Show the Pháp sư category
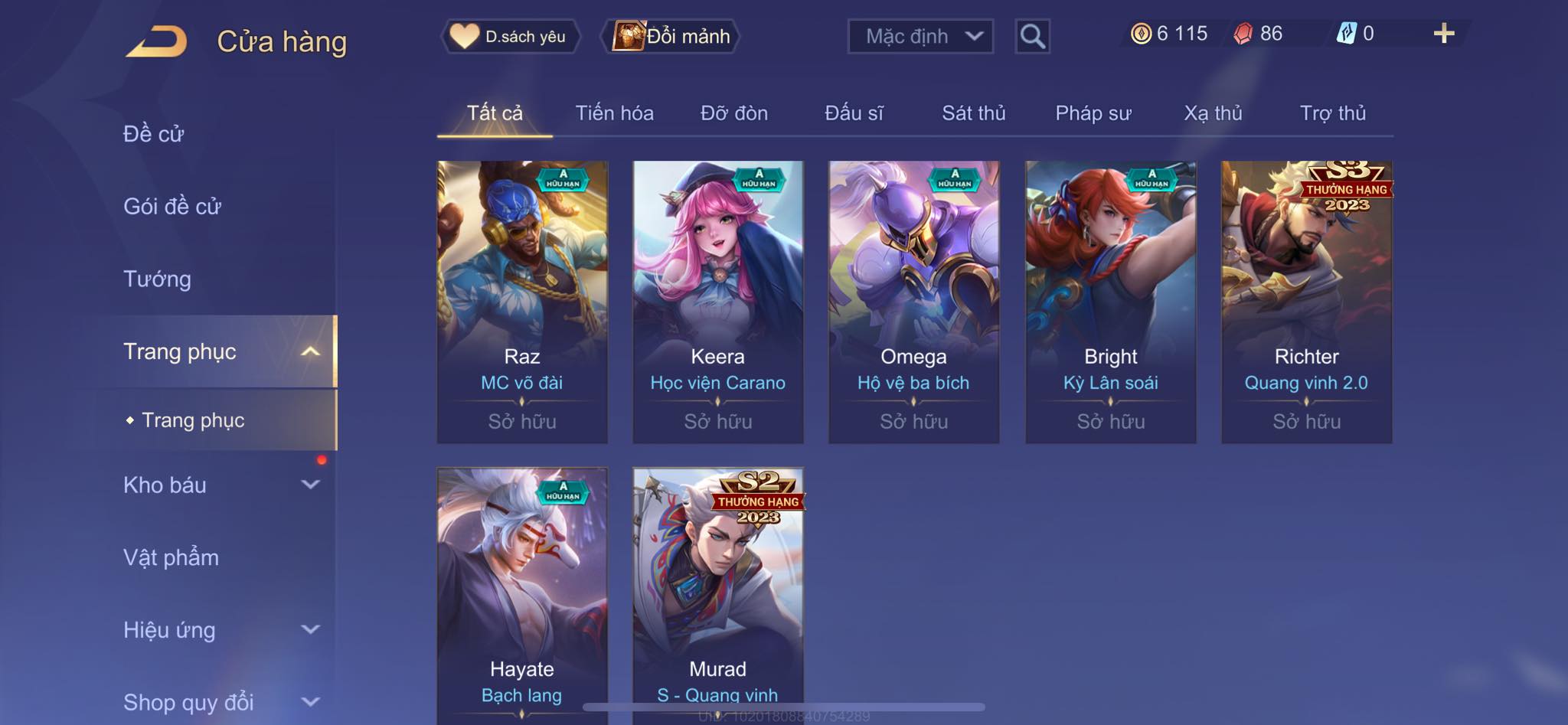The image size is (1568, 725). pyautogui.click(x=1093, y=113)
